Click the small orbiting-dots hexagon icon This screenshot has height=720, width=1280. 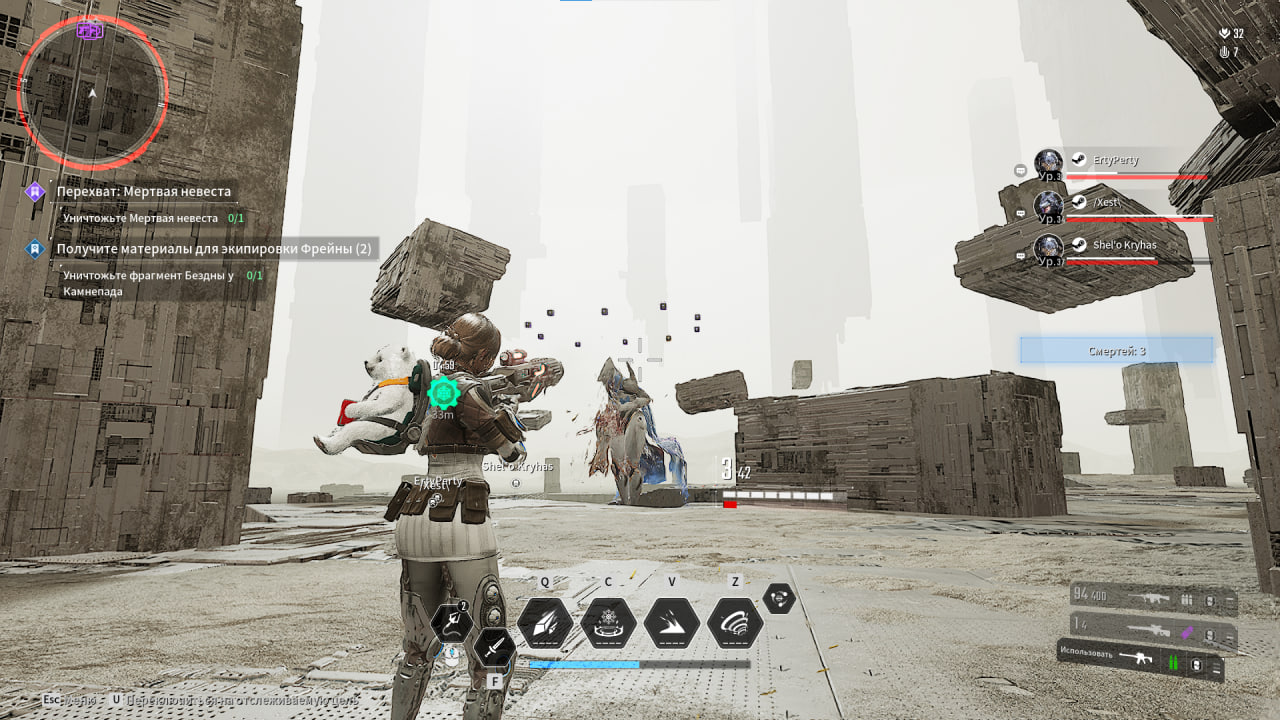point(779,598)
